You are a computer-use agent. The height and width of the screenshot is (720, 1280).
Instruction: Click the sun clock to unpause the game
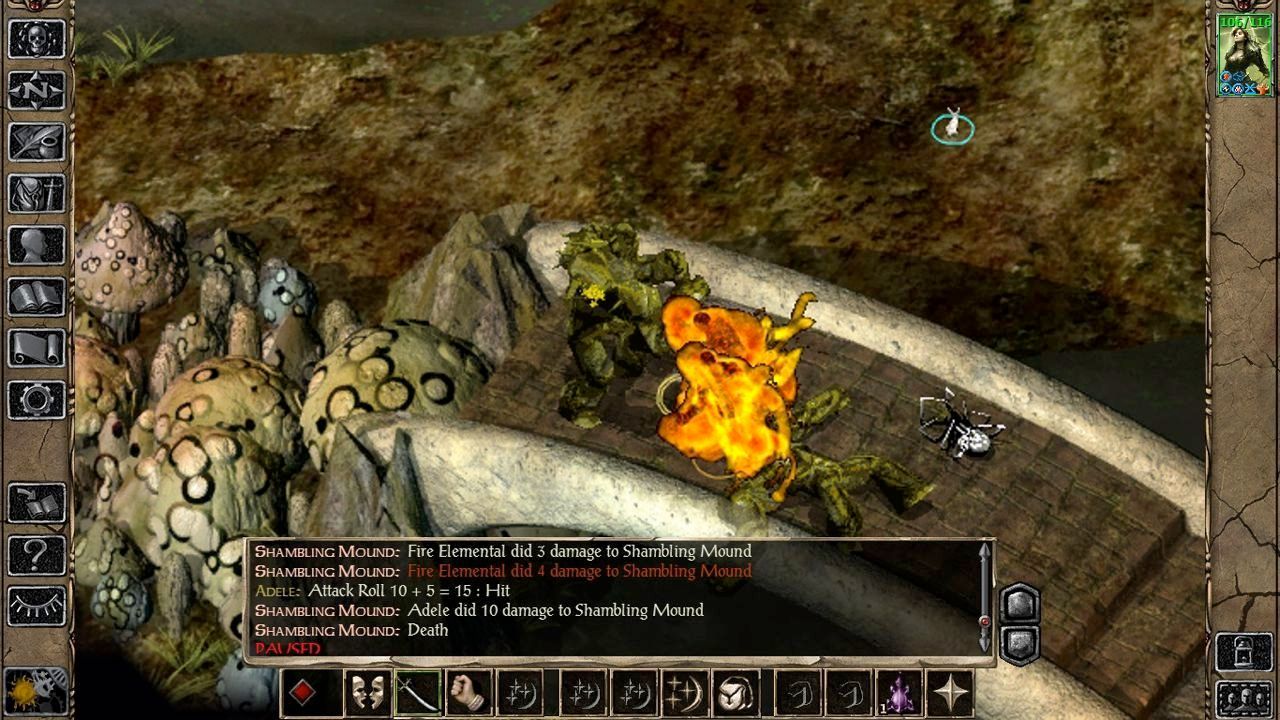pyautogui.click(x=35, y=692)
